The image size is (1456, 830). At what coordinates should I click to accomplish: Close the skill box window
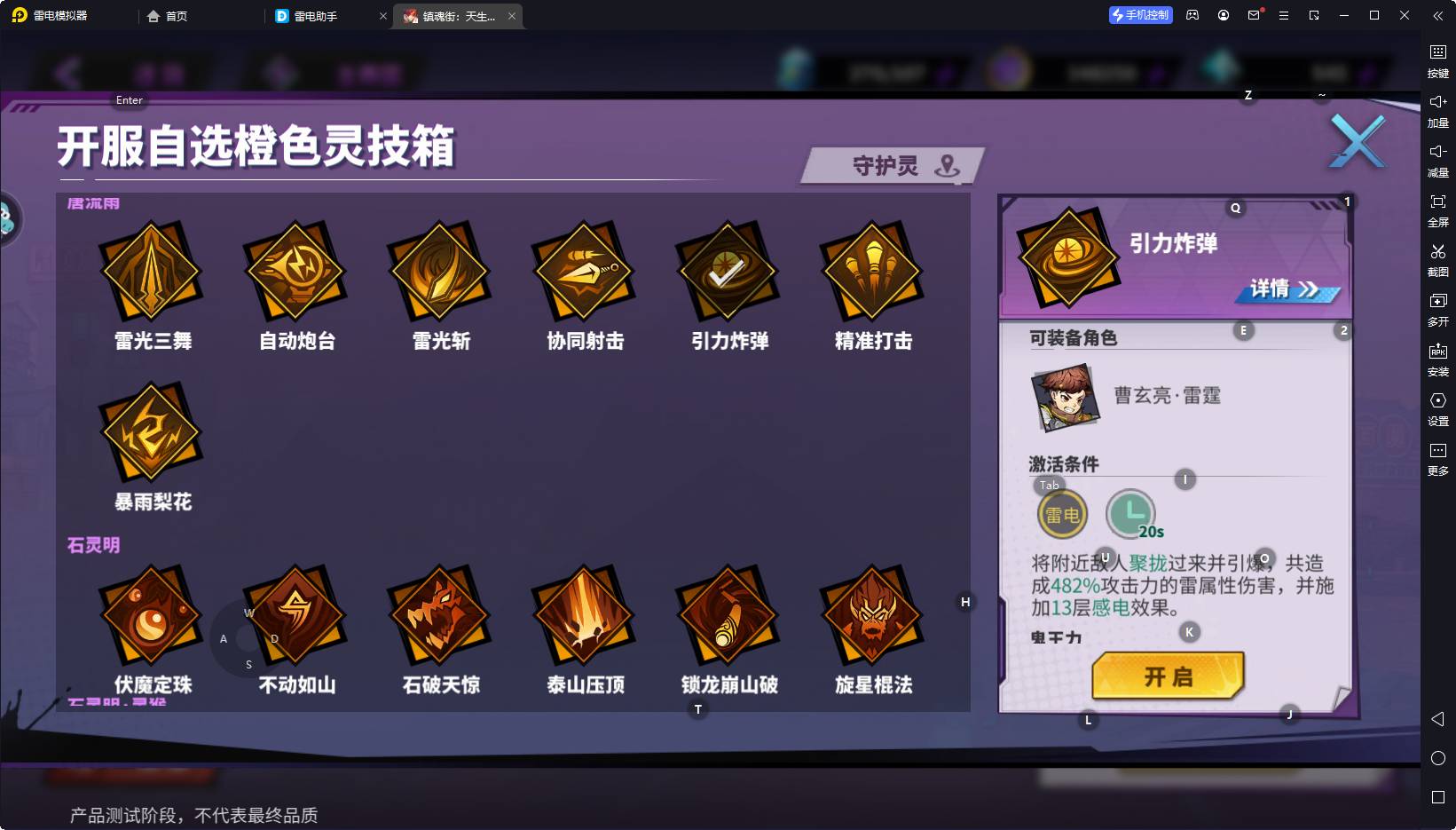(x=1357, y=142)
